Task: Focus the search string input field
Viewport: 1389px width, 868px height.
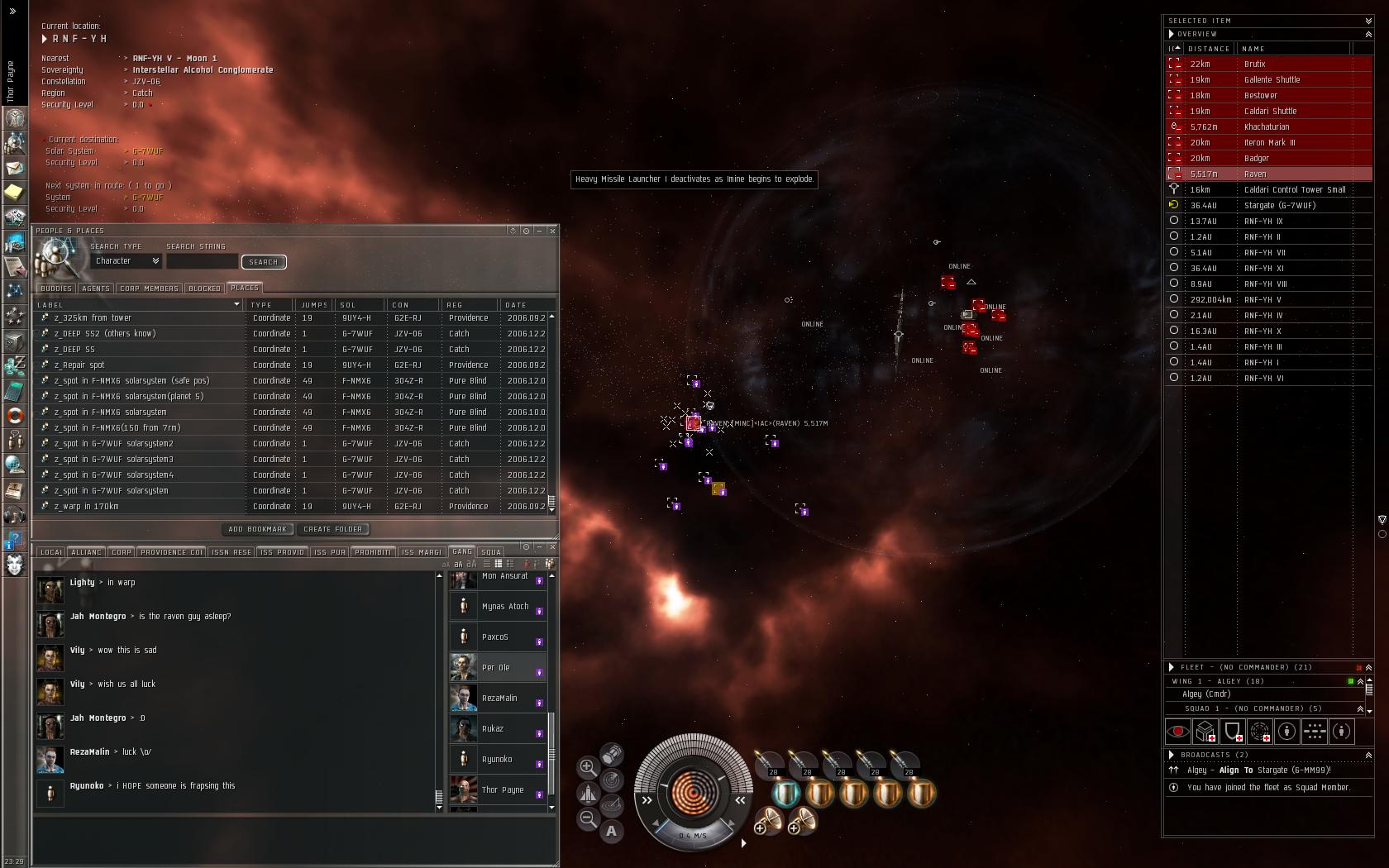Action: (202, 262)
